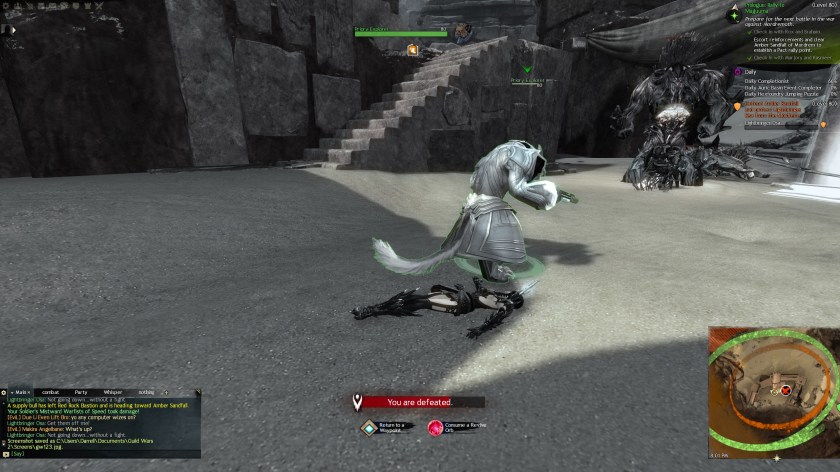Screen dimensions: 840x472
Task: Select the Whisper chat tab
Action: tap(112, 392)
